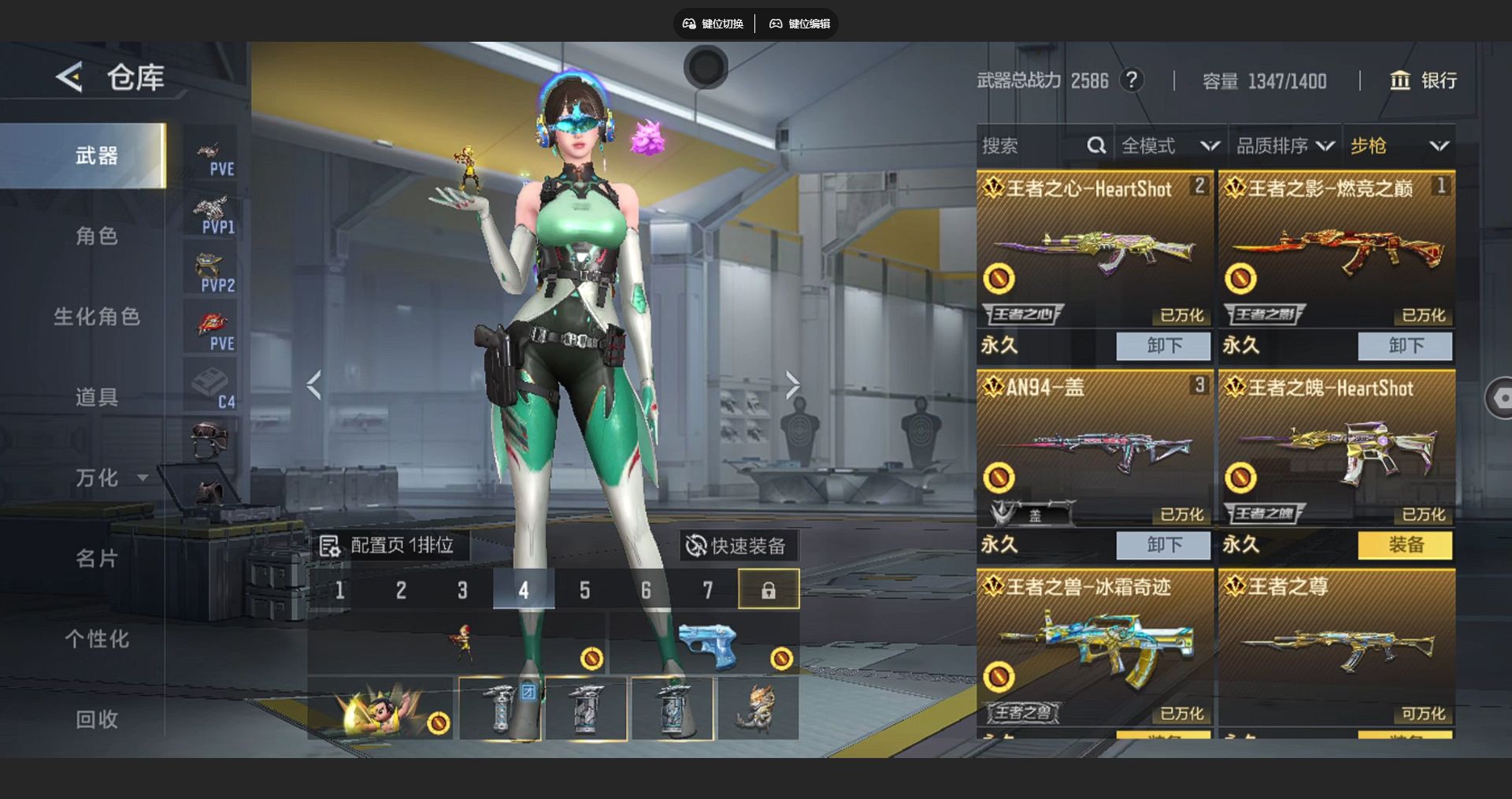This screenshot has width=1512, height=799.
Task: Go back using the arrow beside 仓库
Action: click(x=69, y=77)
